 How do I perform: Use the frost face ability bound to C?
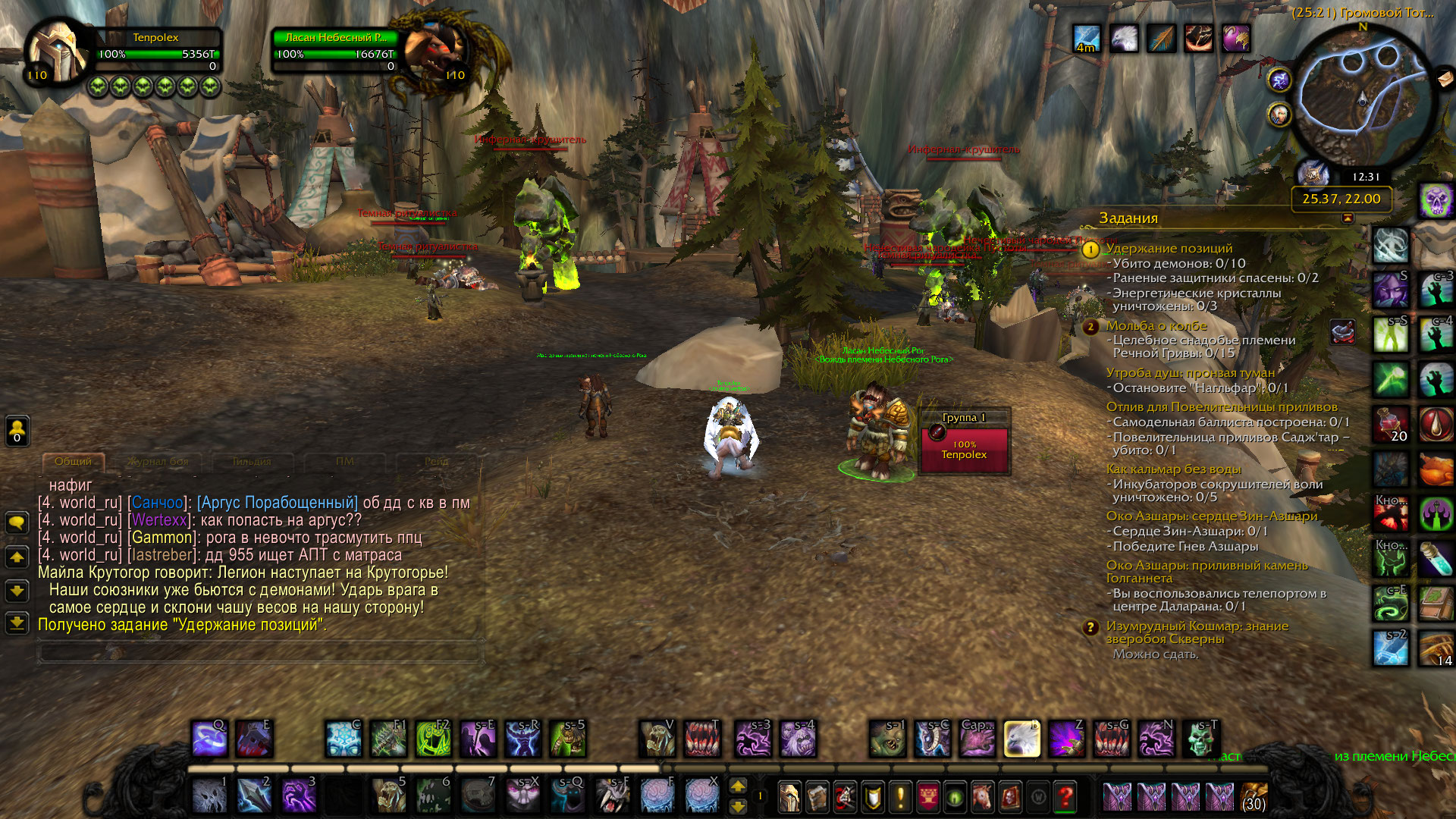[x=343, y=738]
